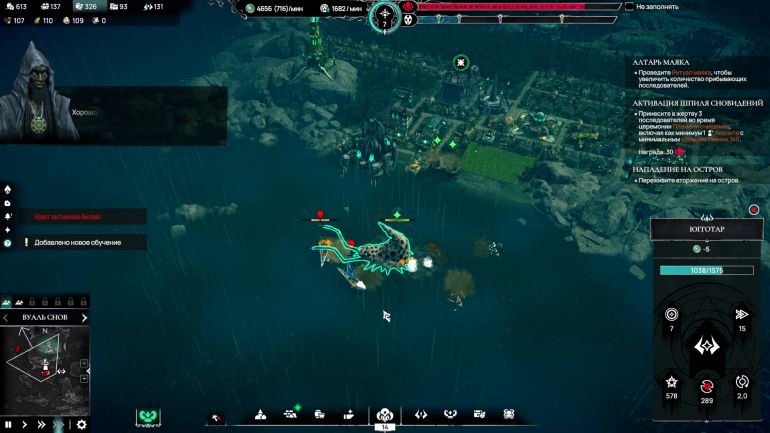Open the "Идет активная битва!" alert
This screenshot has height=433, width=770.
68,216
